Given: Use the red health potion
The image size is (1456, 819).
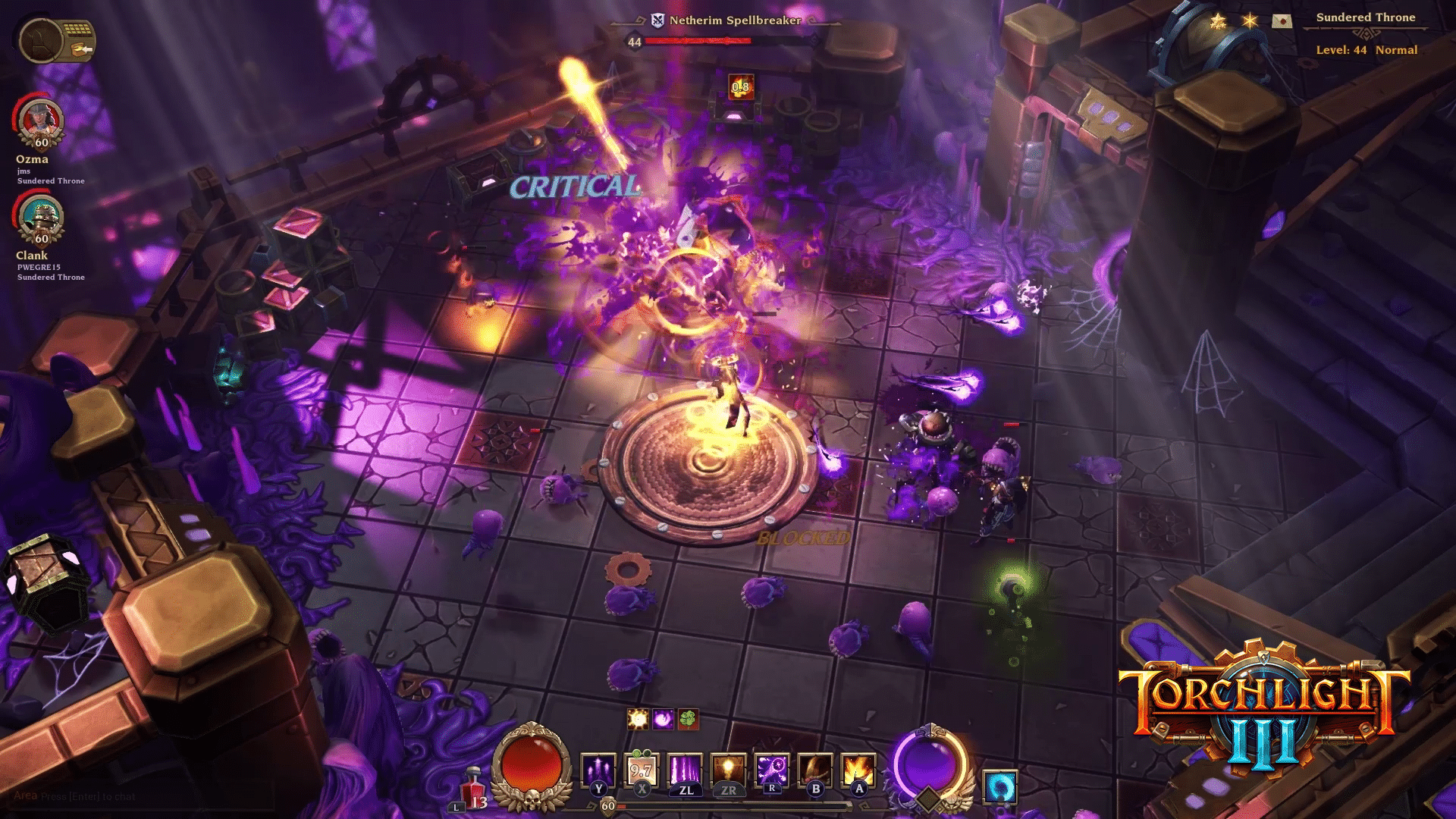Looking at the screenshot, I should 474,787.
